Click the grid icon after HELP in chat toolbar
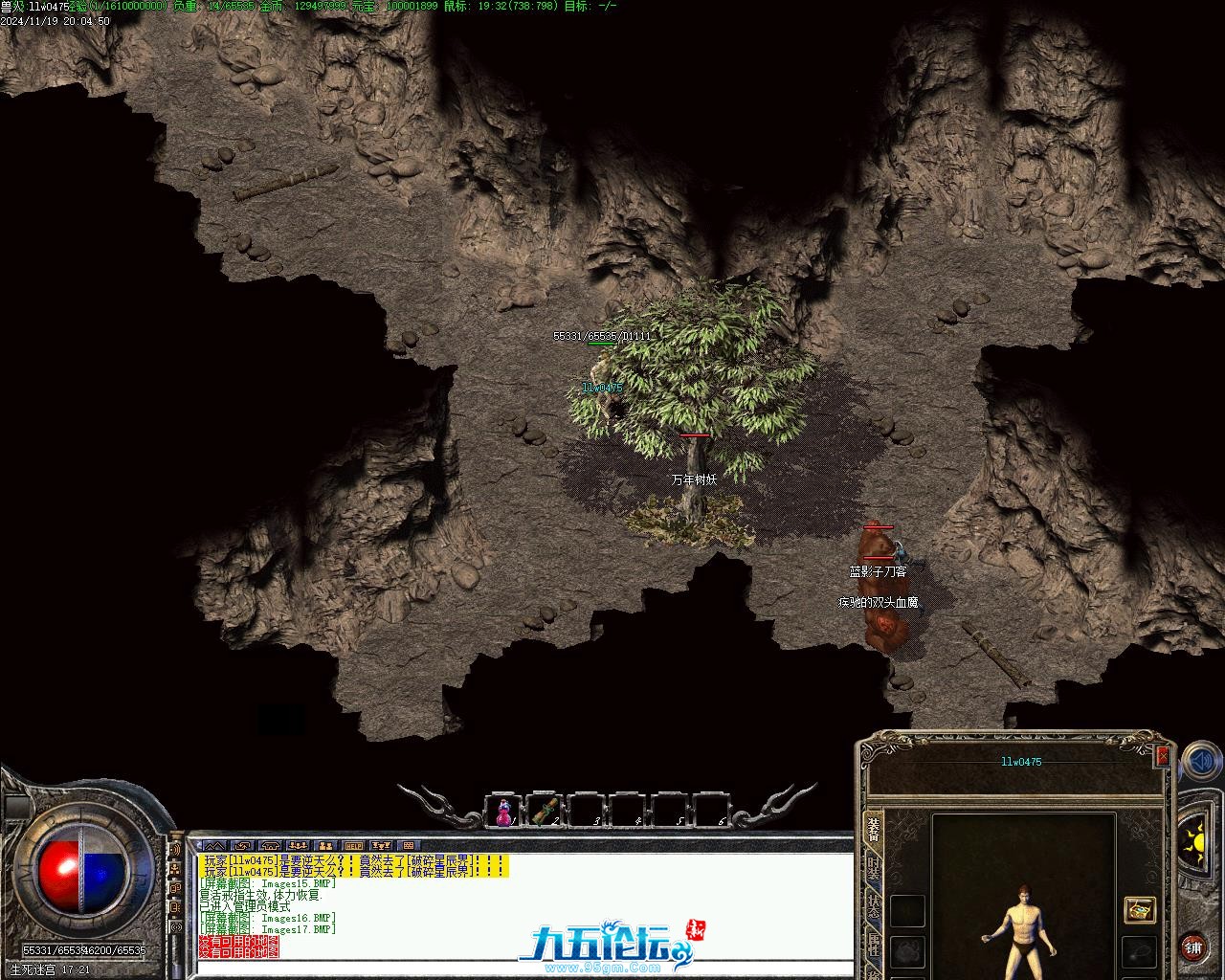Screen dimensions: 1225x980 [x=408, y=846]
